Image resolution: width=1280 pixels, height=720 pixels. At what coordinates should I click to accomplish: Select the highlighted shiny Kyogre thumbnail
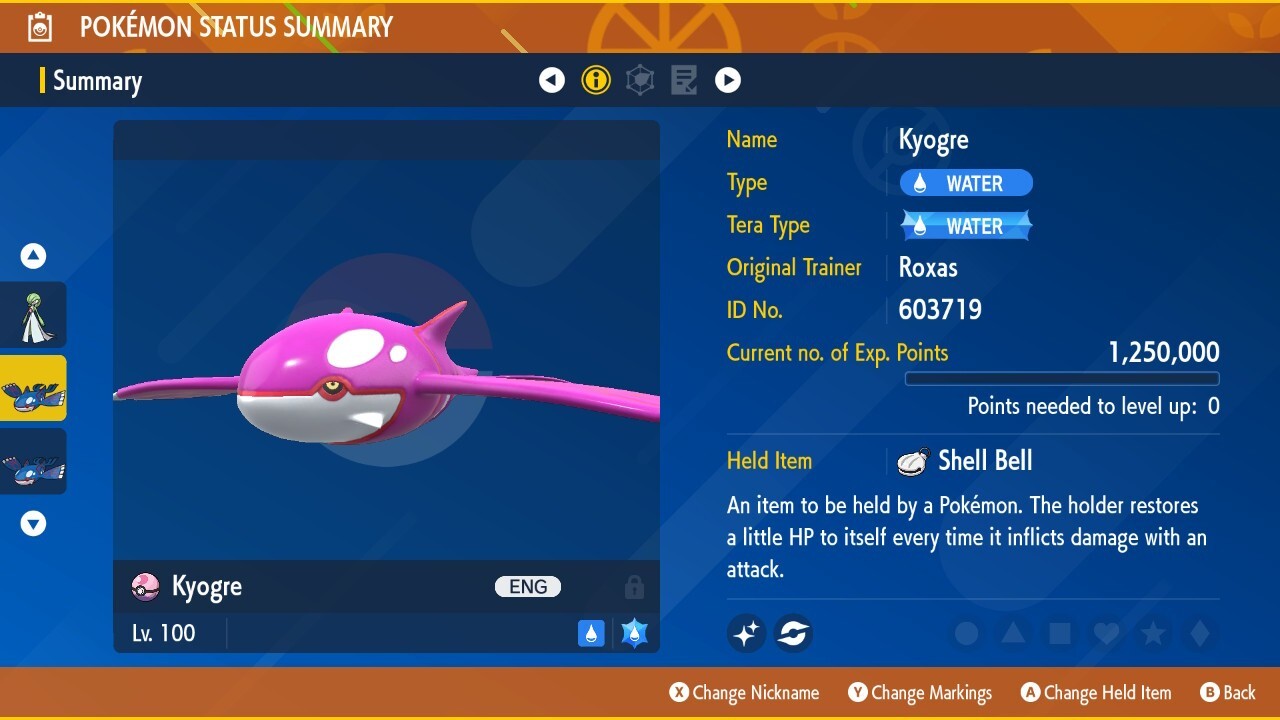point(34,388)
